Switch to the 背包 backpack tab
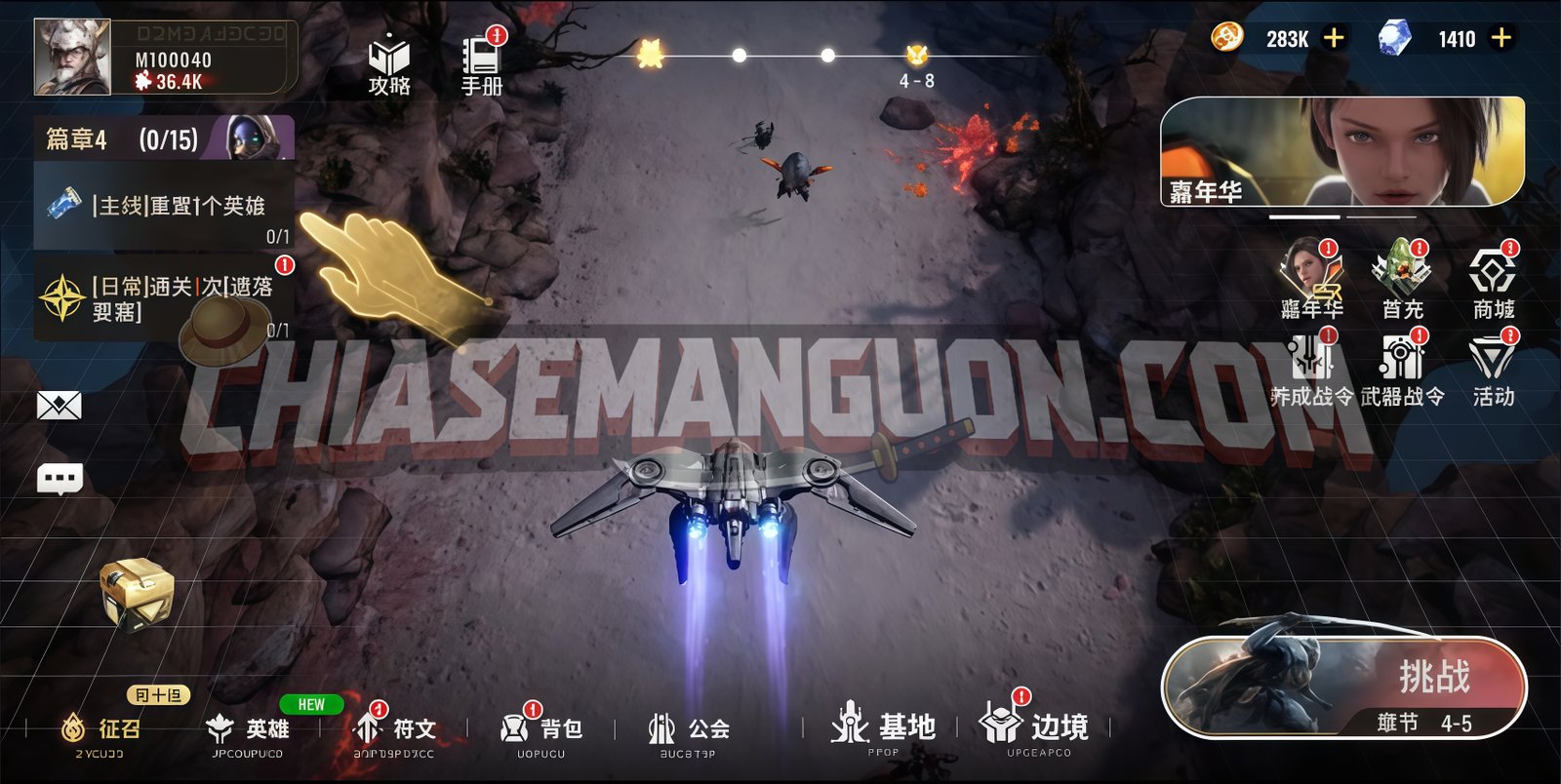 click(541, 729)
